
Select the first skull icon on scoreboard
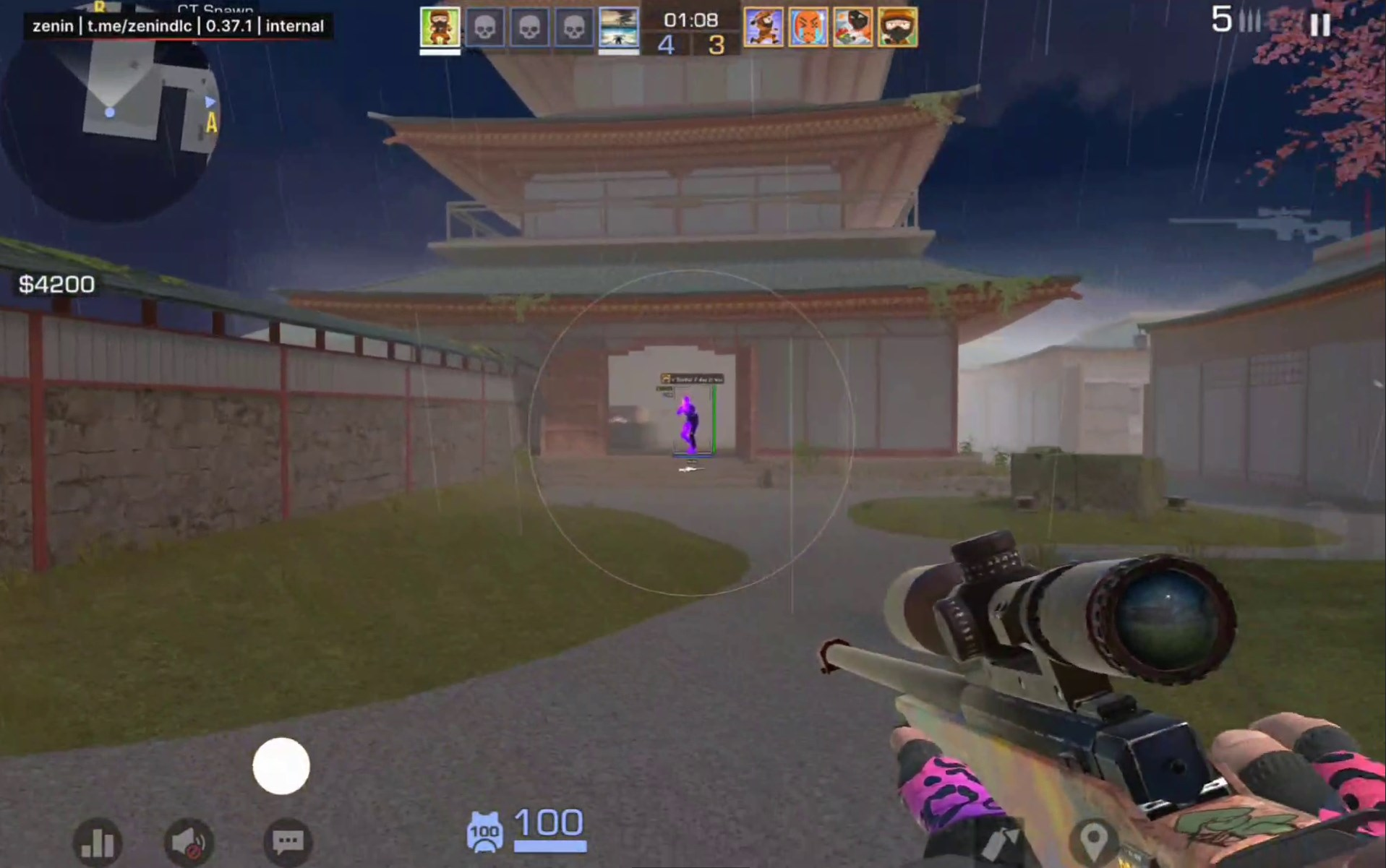486,27
